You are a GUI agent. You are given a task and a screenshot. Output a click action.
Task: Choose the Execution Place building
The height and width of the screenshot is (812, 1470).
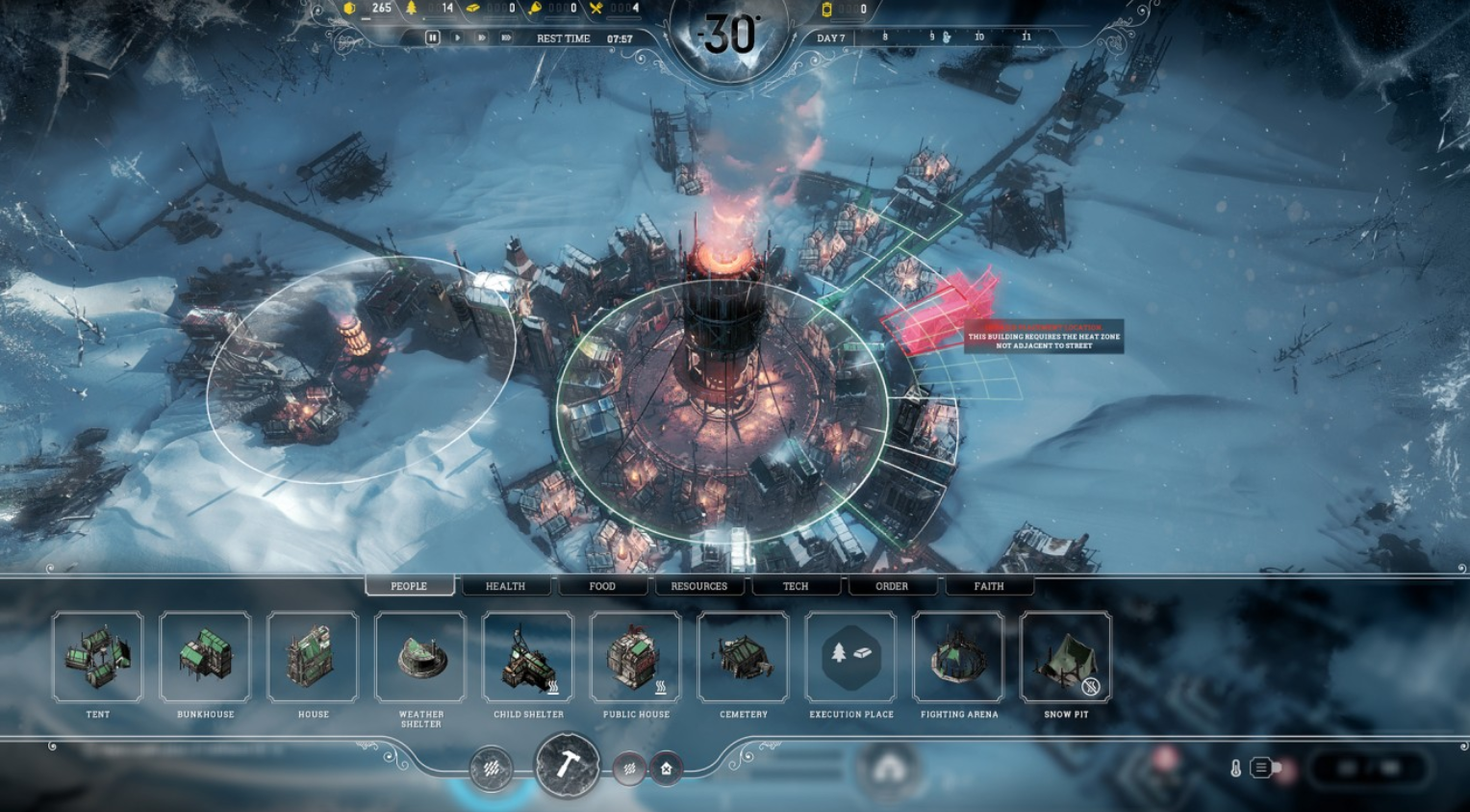point(851,657)
